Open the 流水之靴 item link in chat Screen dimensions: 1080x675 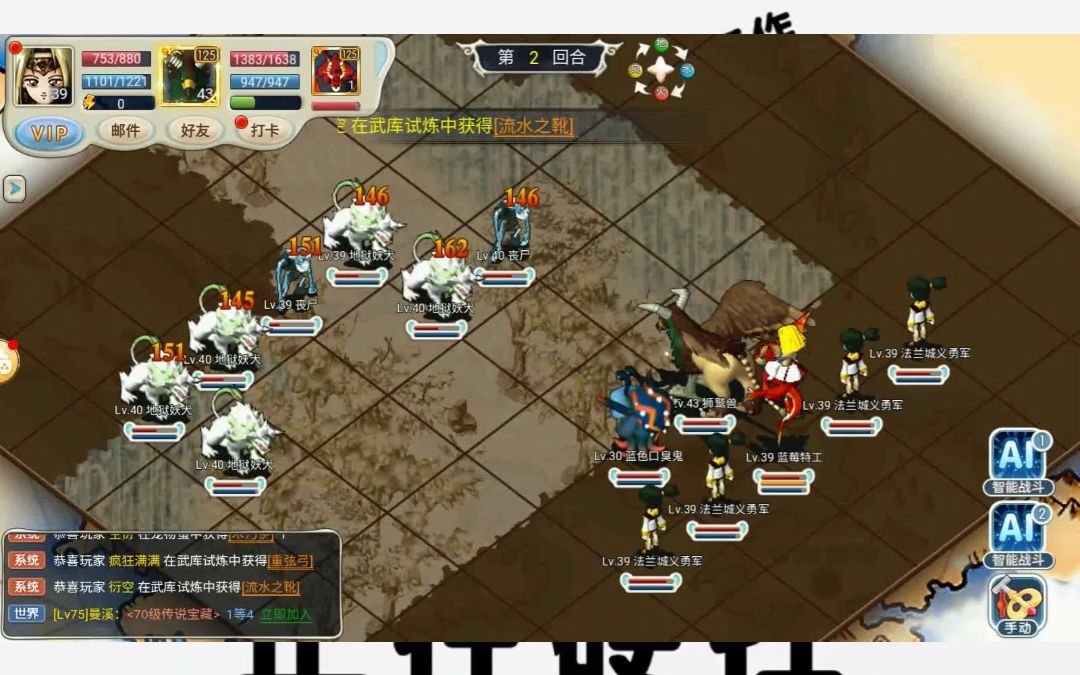click(x=271, y=587)
